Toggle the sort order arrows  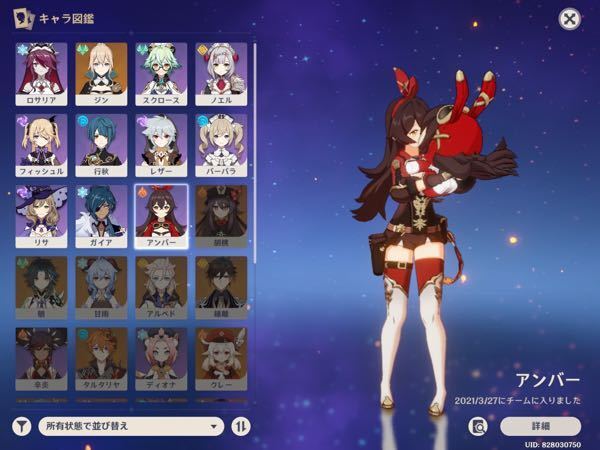(241, 426)
